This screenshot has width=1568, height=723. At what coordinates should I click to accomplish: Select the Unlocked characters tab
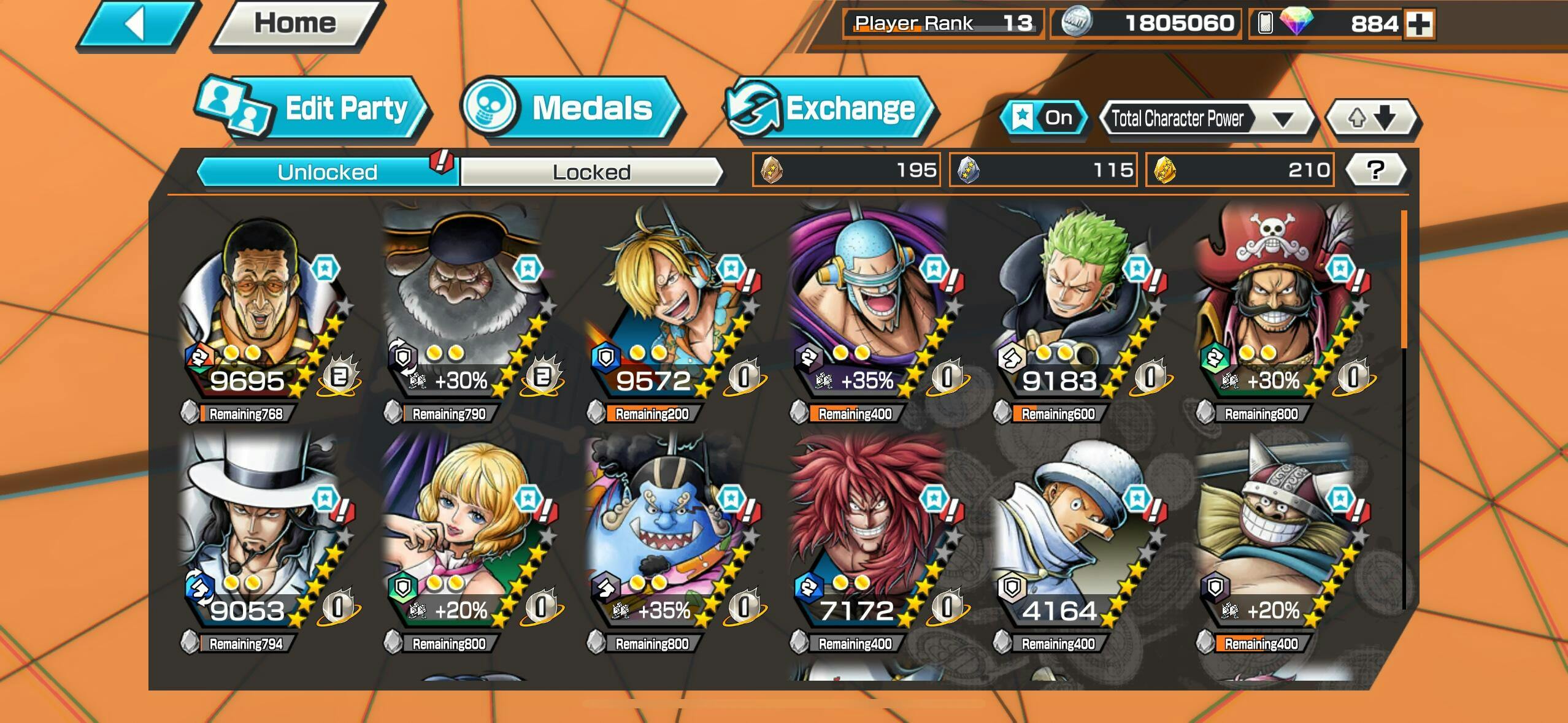coord(327,172)
